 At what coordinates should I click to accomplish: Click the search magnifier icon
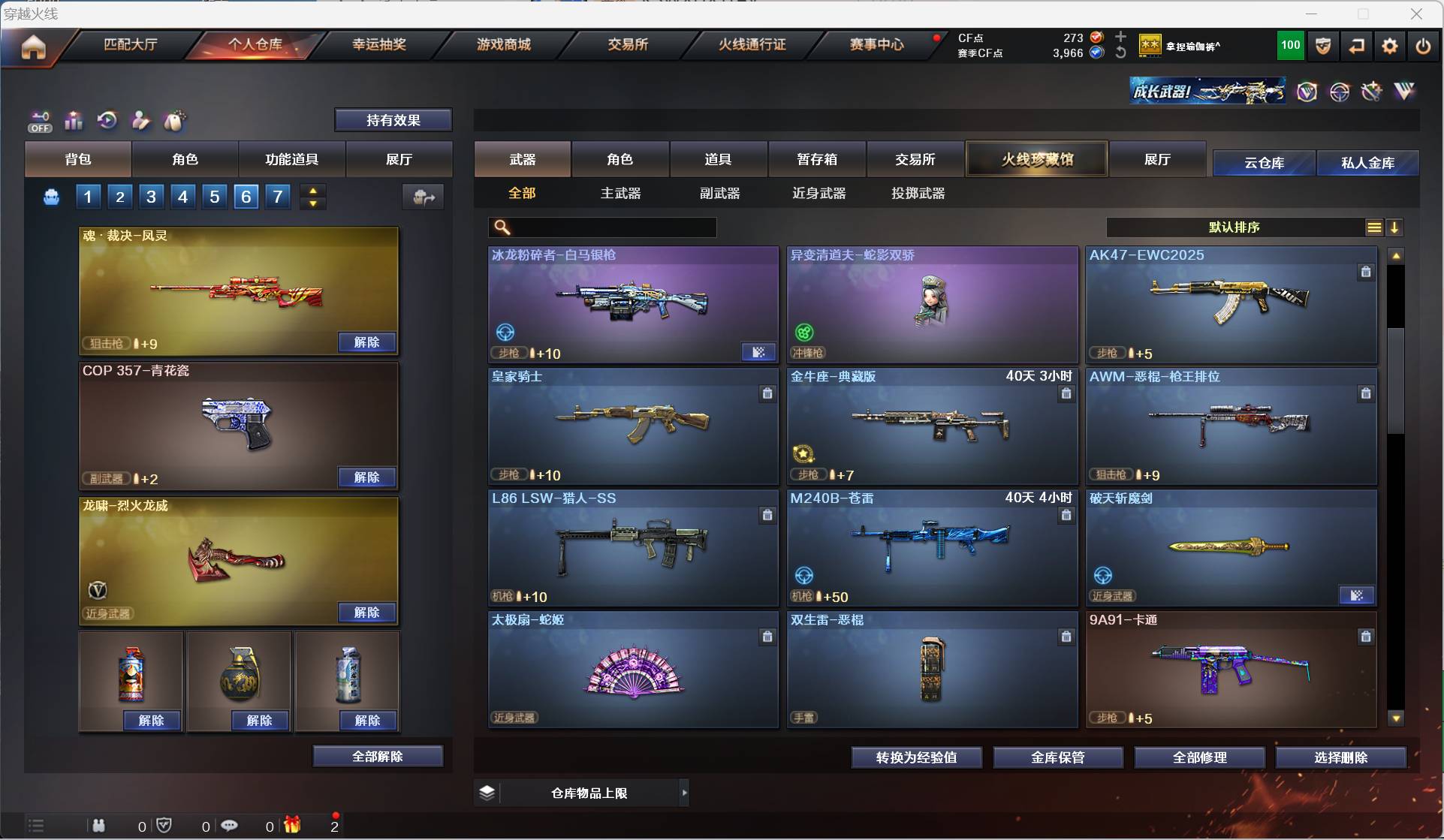pyautogui.click(x=502, y=227)
